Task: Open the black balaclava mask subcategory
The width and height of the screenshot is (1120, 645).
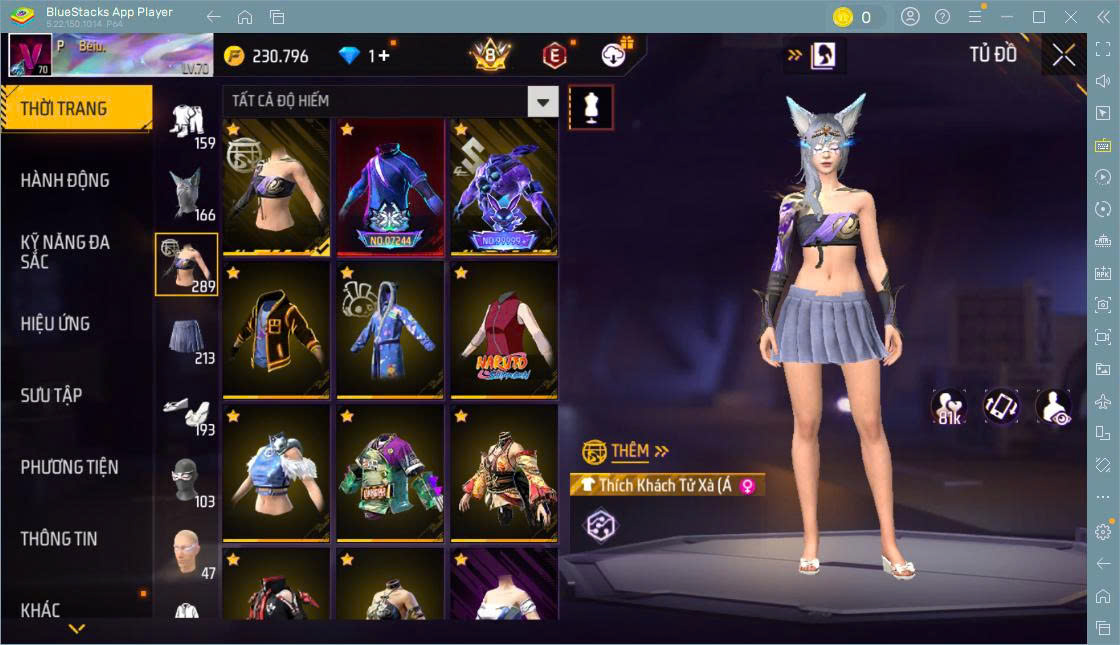Action: coord(186,482)
